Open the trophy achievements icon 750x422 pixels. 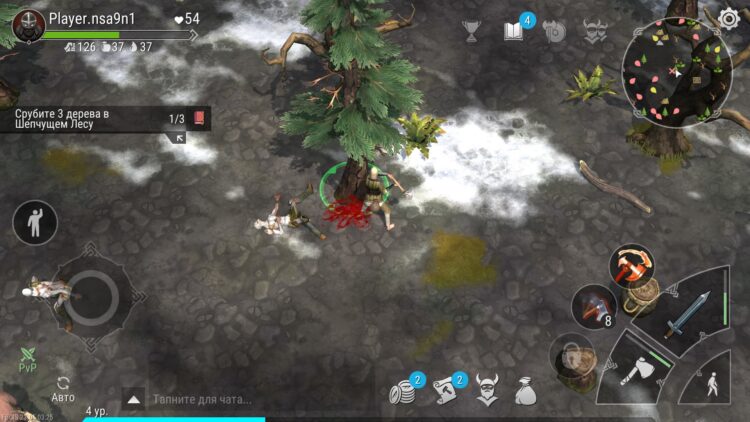coord(471,31)
